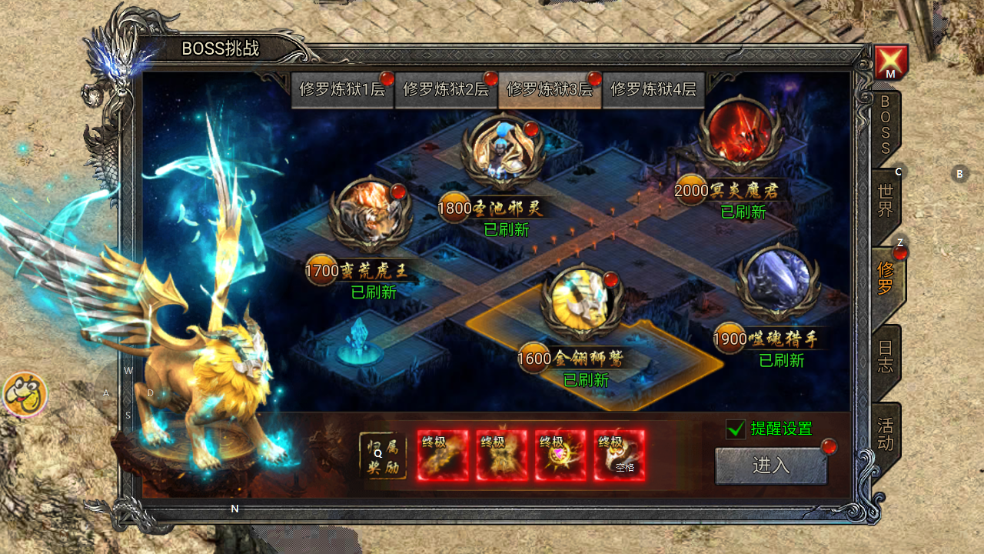Viewport: 984px width, 554px height.
Task: Close the BOSS挑战 window
Action: (x=890, y=62)
